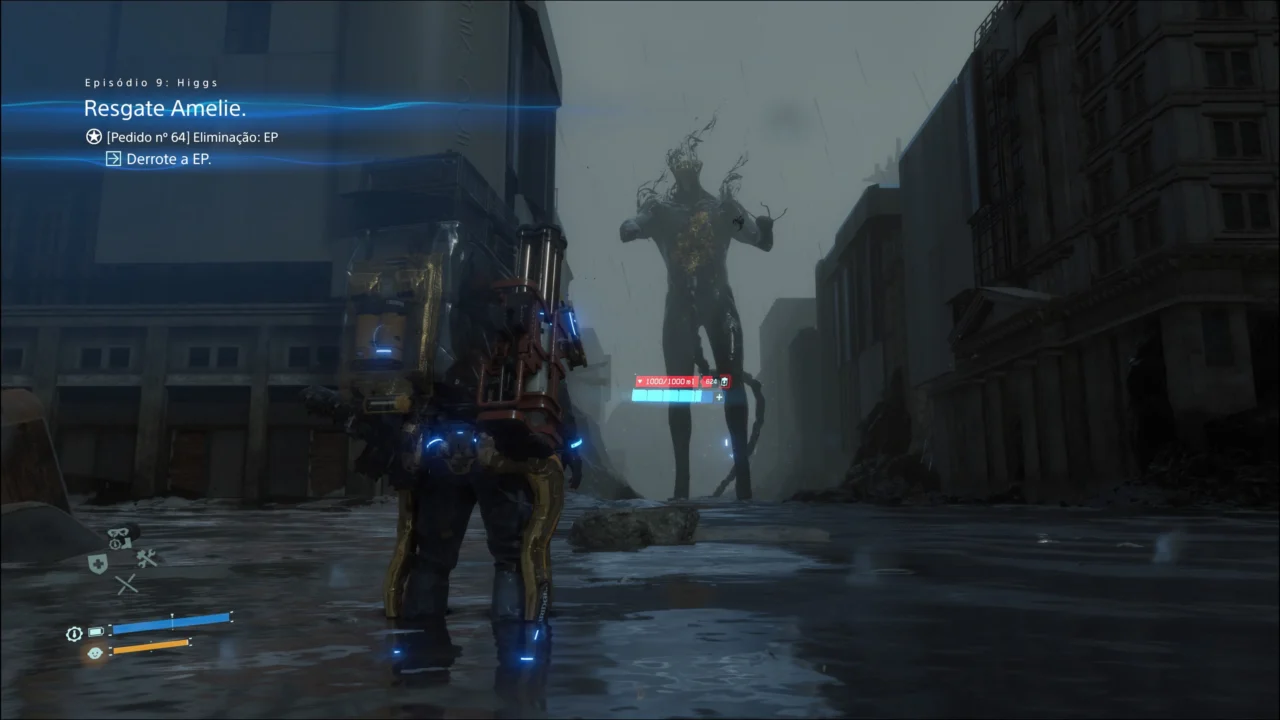Open the crossed wrench tools icon
The width and height of the screenshot is (1280, 720).
(x=147, y=558)
